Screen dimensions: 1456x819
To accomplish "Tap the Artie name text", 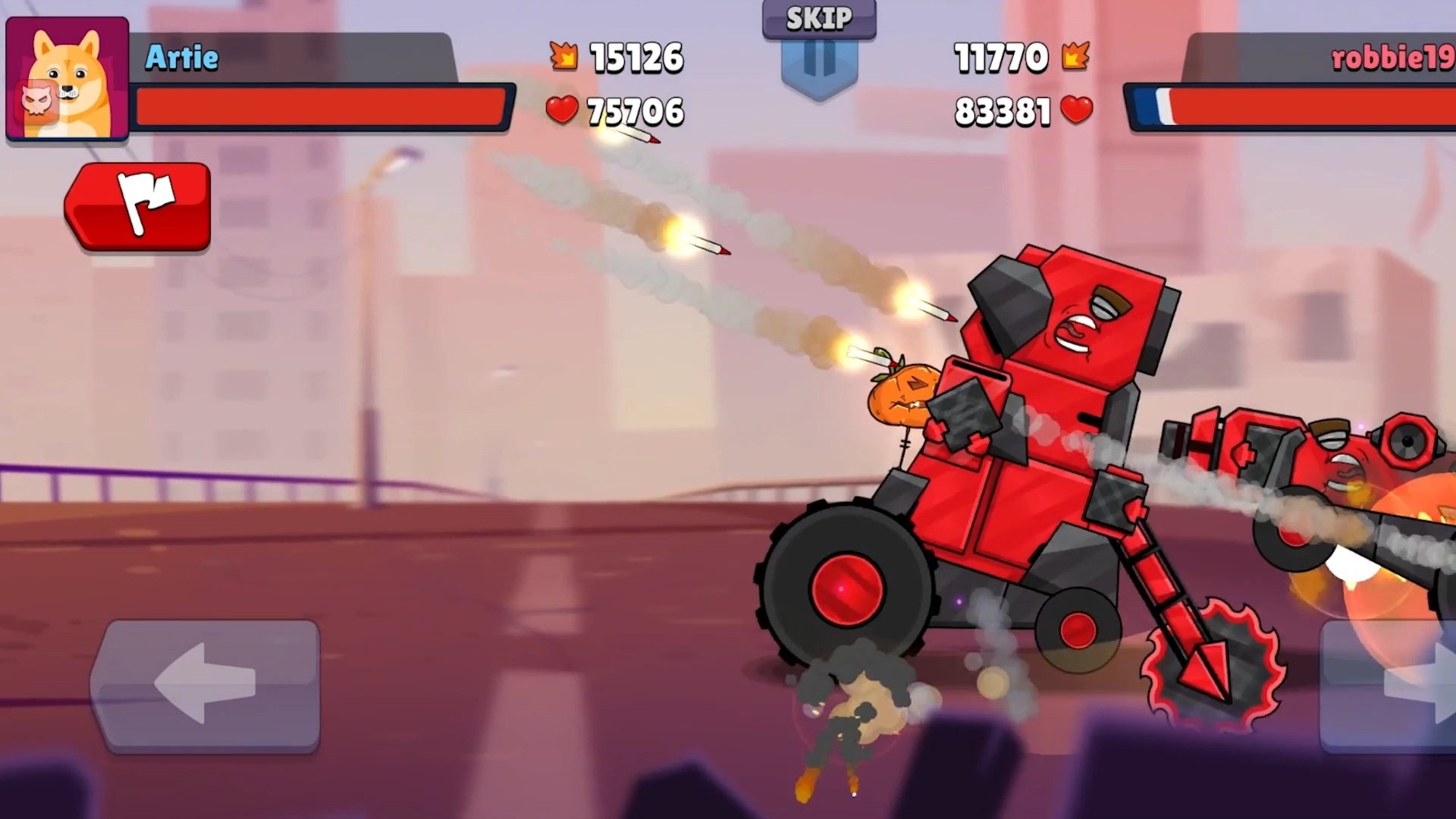I will point(182,57).
